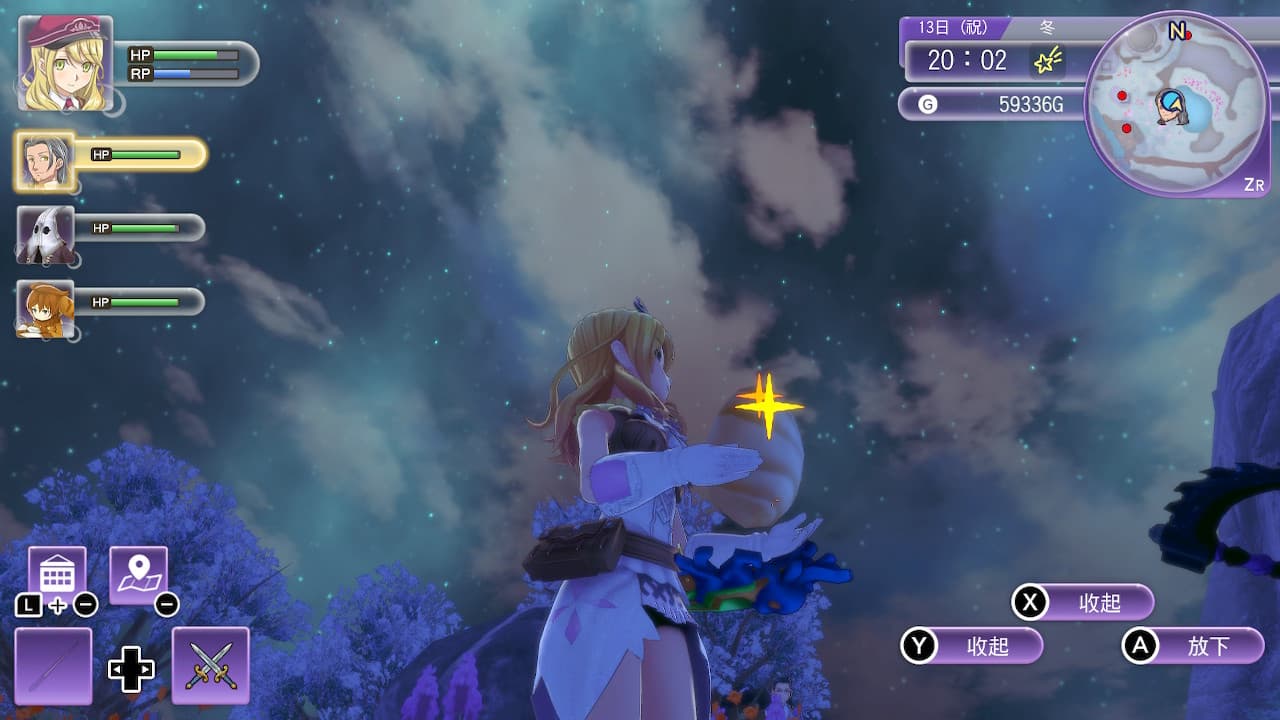
Task: Choose the gray-haired party member portrait
Action: (x=45, y=161)
